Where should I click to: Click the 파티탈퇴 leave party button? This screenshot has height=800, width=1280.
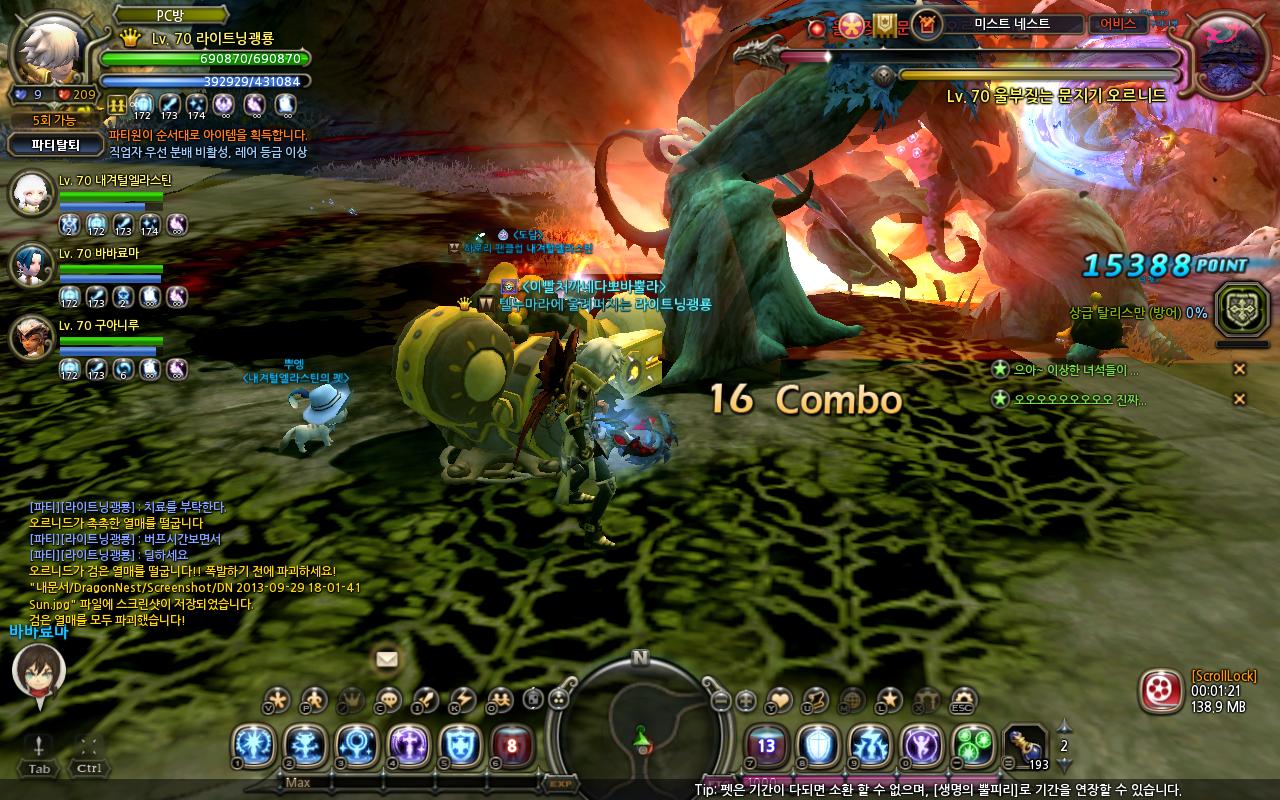[x=55, y=145]
